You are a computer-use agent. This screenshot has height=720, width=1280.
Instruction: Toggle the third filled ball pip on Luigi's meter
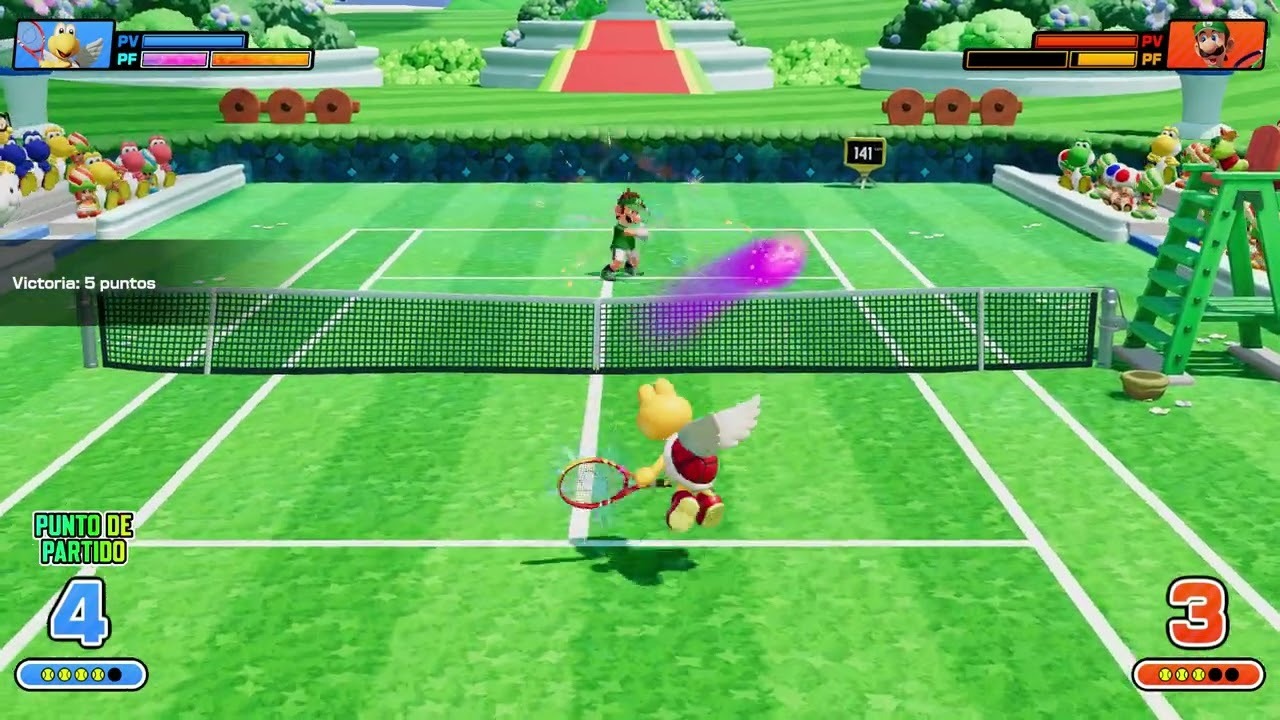tap(1198, 674)
